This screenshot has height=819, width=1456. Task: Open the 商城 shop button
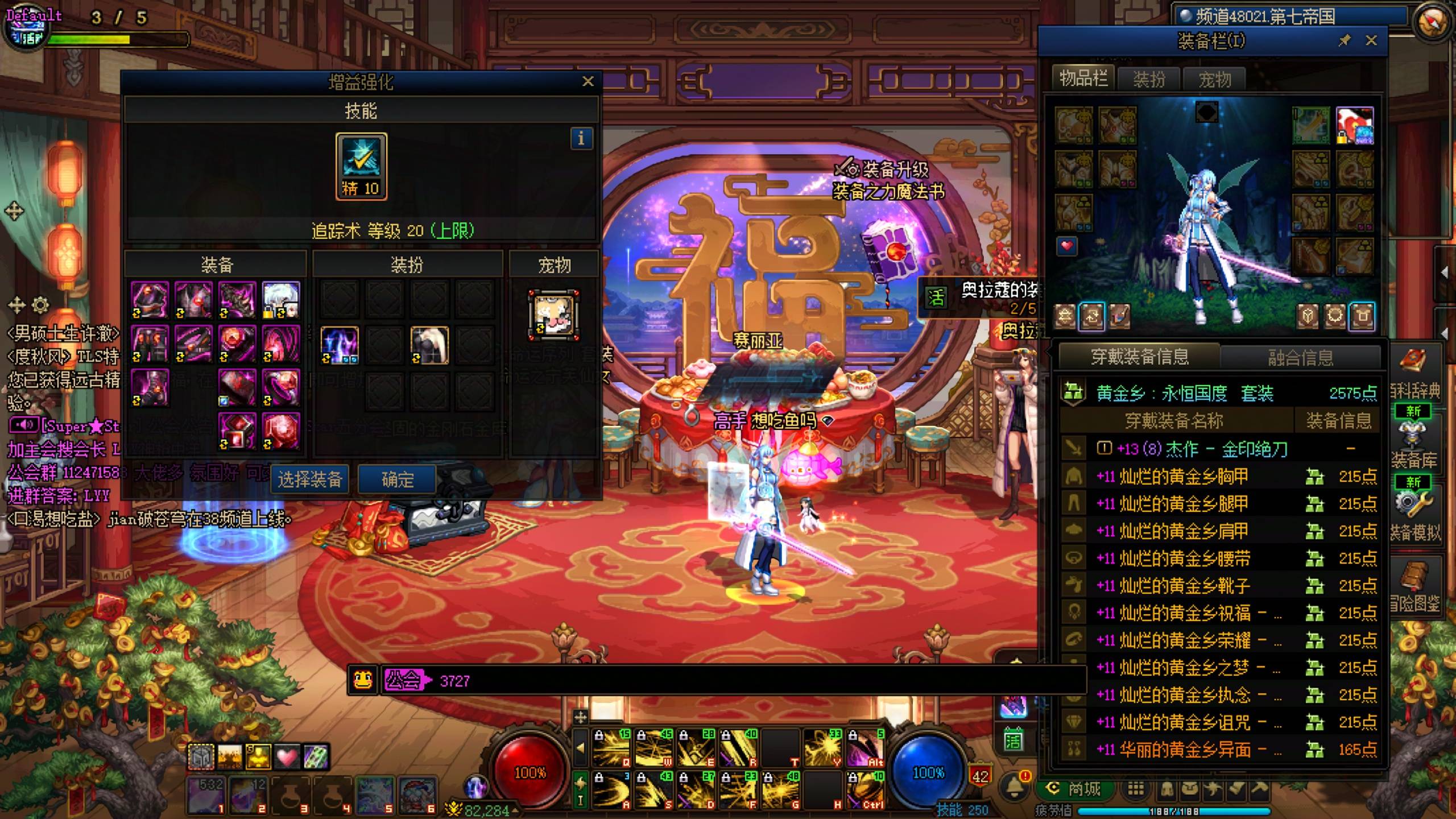[1075, 789]
